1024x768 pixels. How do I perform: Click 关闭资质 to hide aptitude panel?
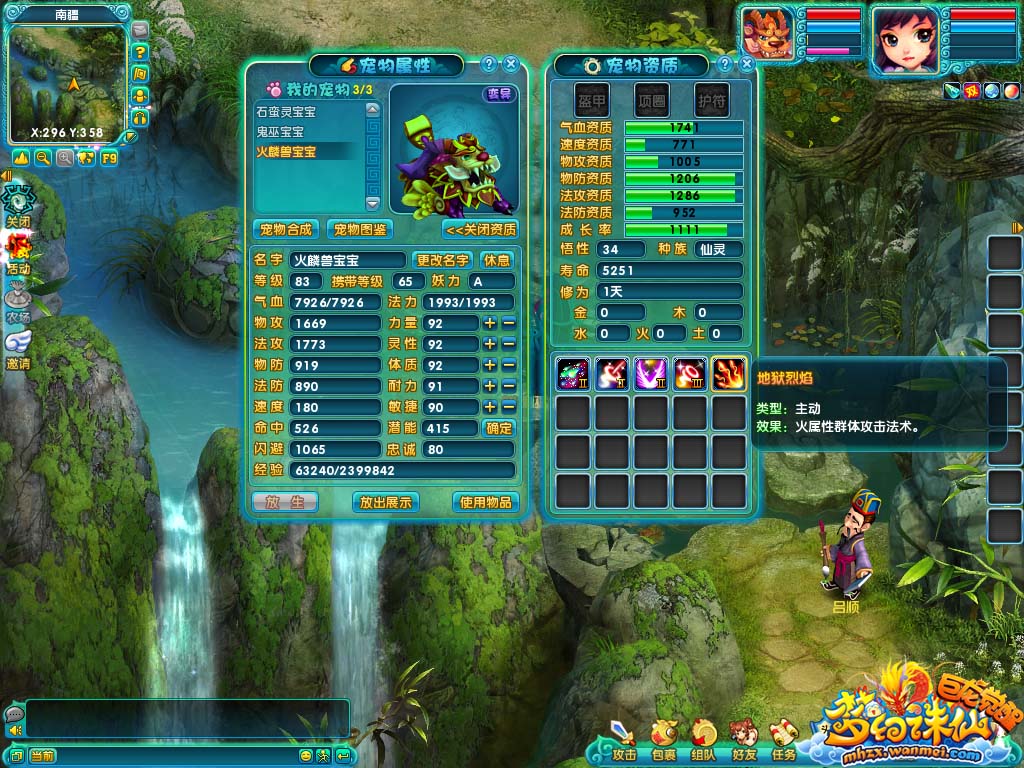pos(480,229)
